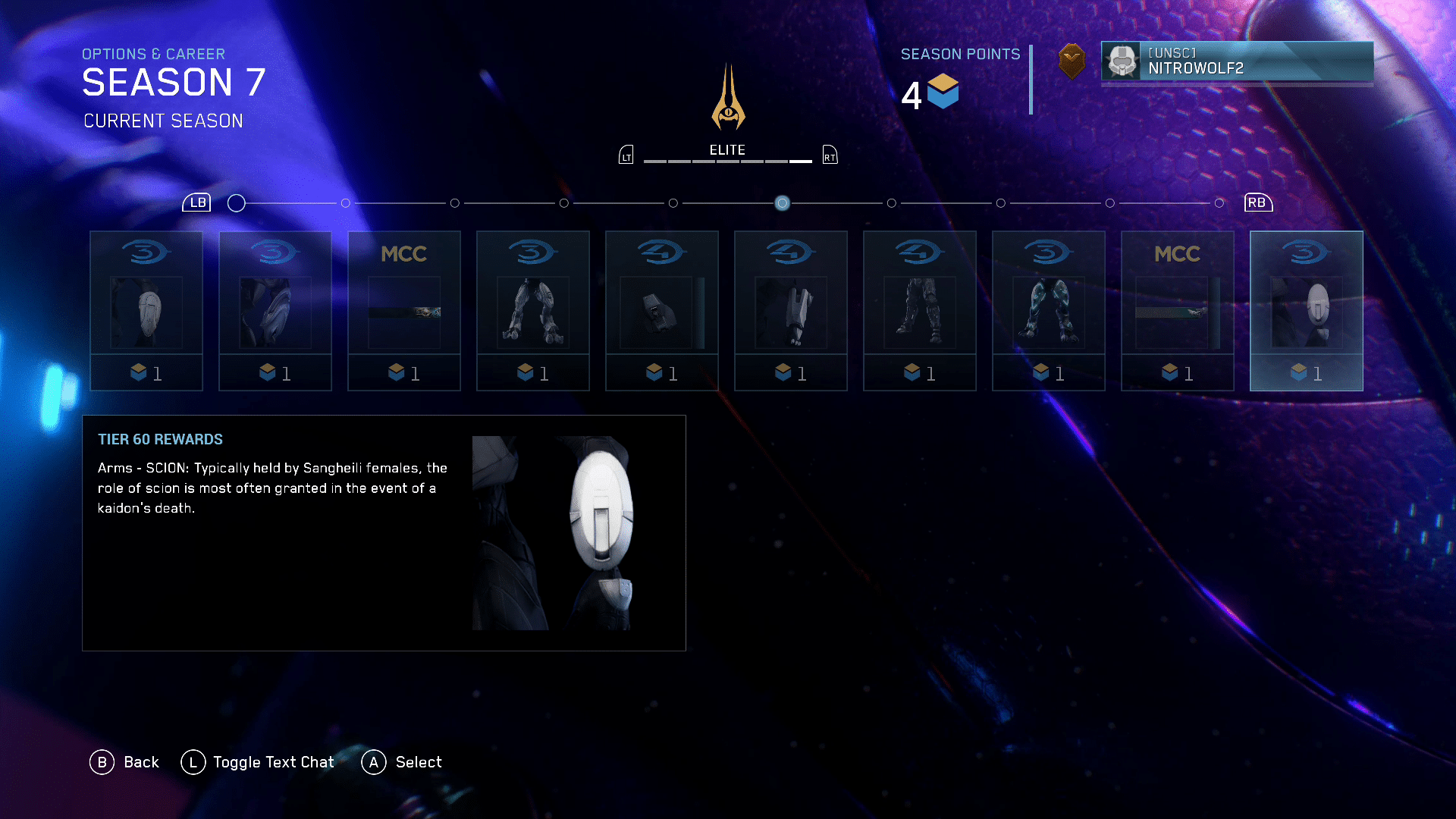Pick the grey Halo 3 leg armor reward

tap(532, 310)
